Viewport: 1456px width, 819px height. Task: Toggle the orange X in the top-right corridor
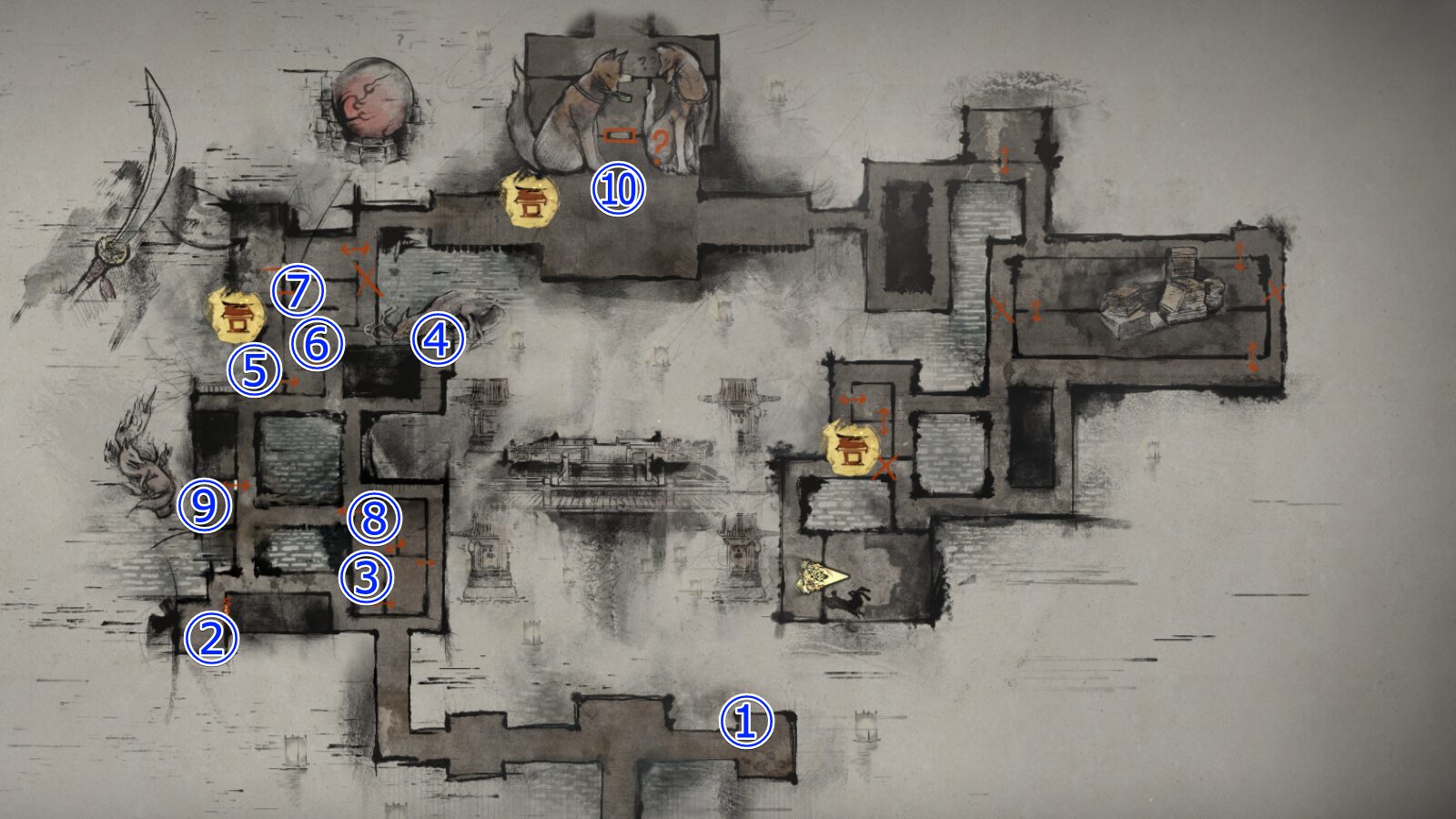(x=1001, y=309)
